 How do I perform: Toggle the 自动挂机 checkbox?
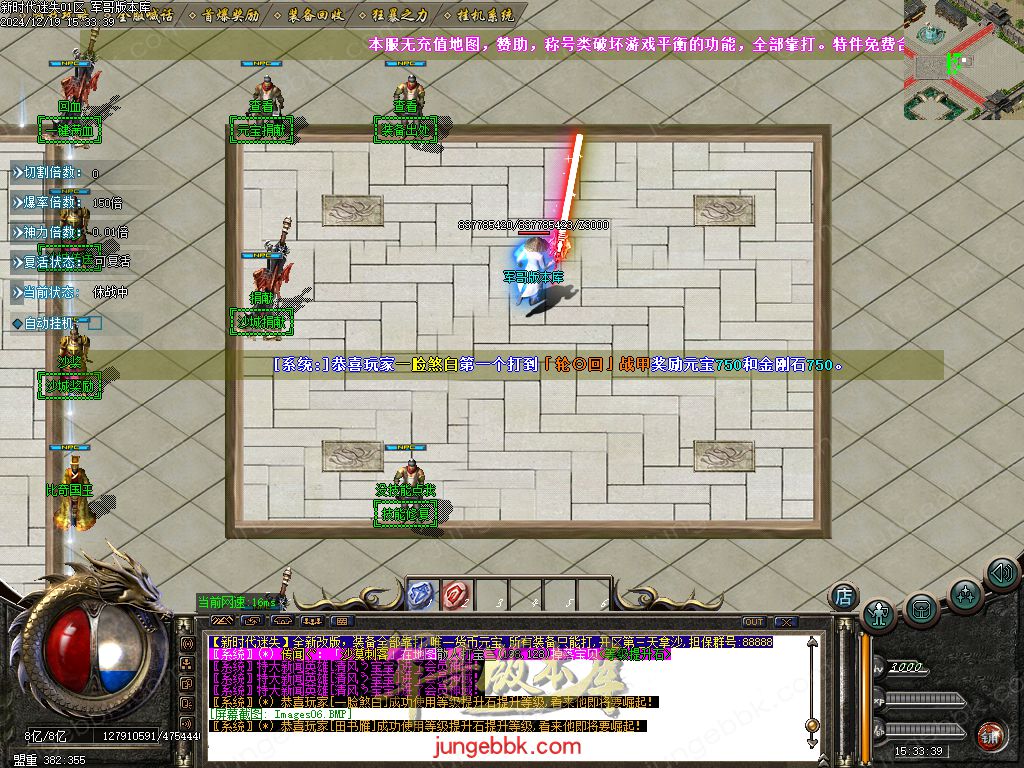95,323
